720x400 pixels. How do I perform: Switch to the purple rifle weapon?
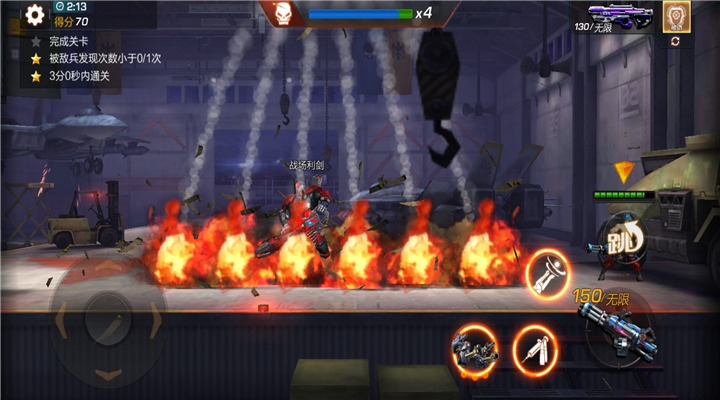[x=620, y=13]
